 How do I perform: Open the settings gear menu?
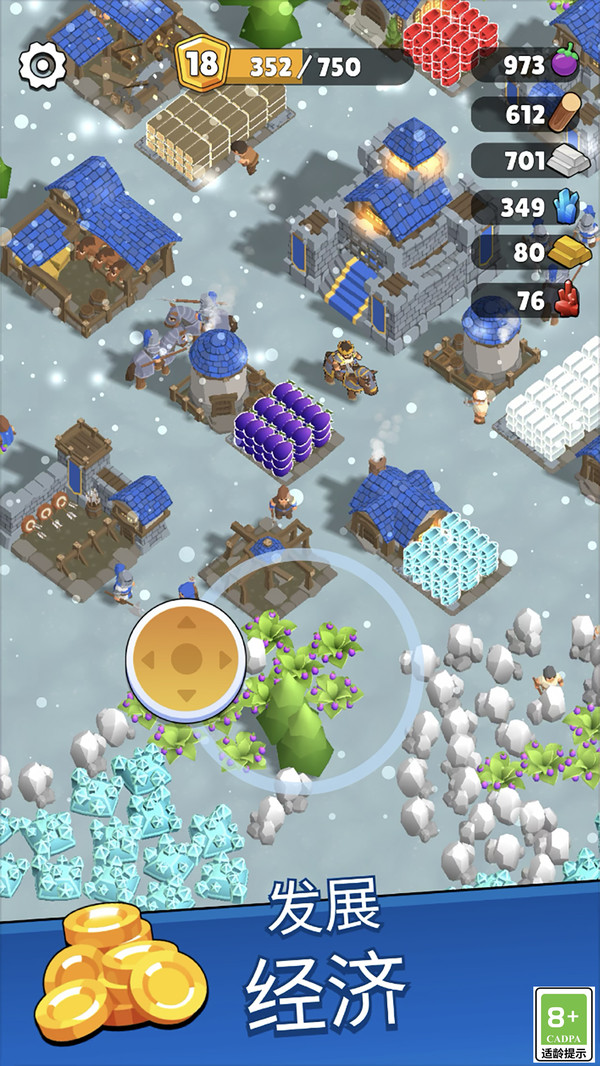[x=42, y=65]
